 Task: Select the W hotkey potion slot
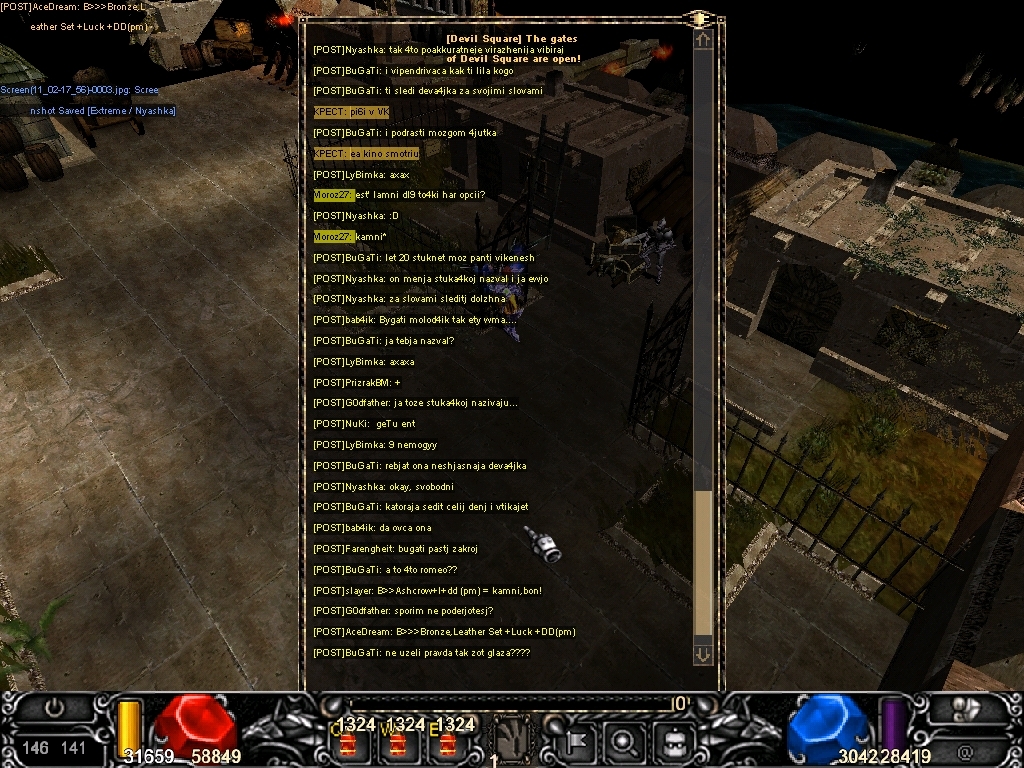(397, 743)
